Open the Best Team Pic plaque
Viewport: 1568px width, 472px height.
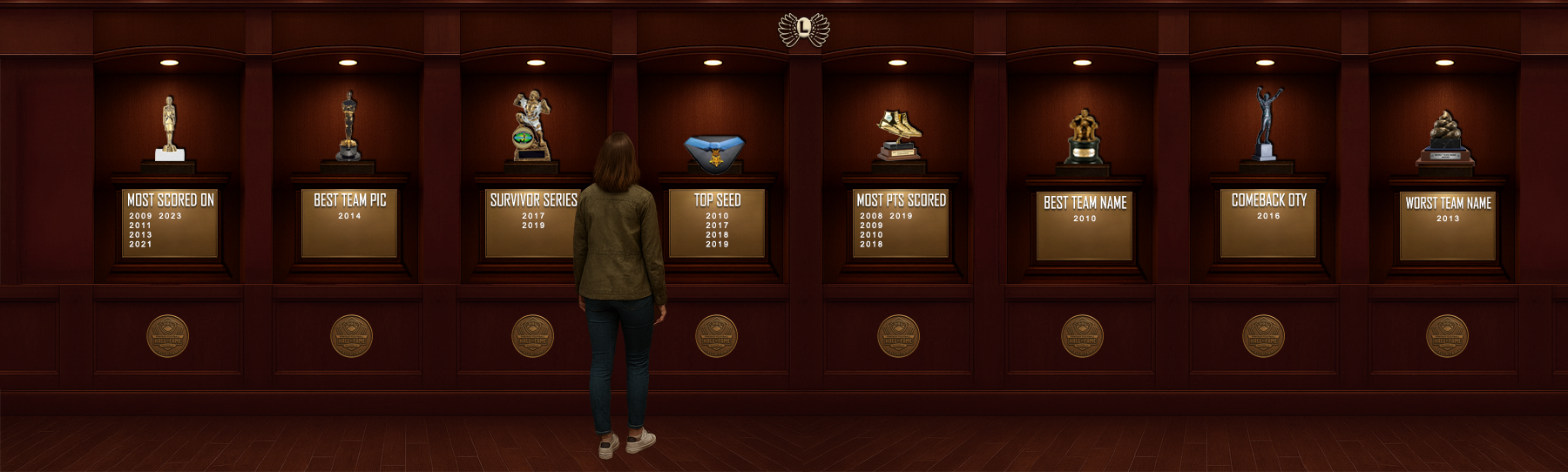tap(349, 223)
